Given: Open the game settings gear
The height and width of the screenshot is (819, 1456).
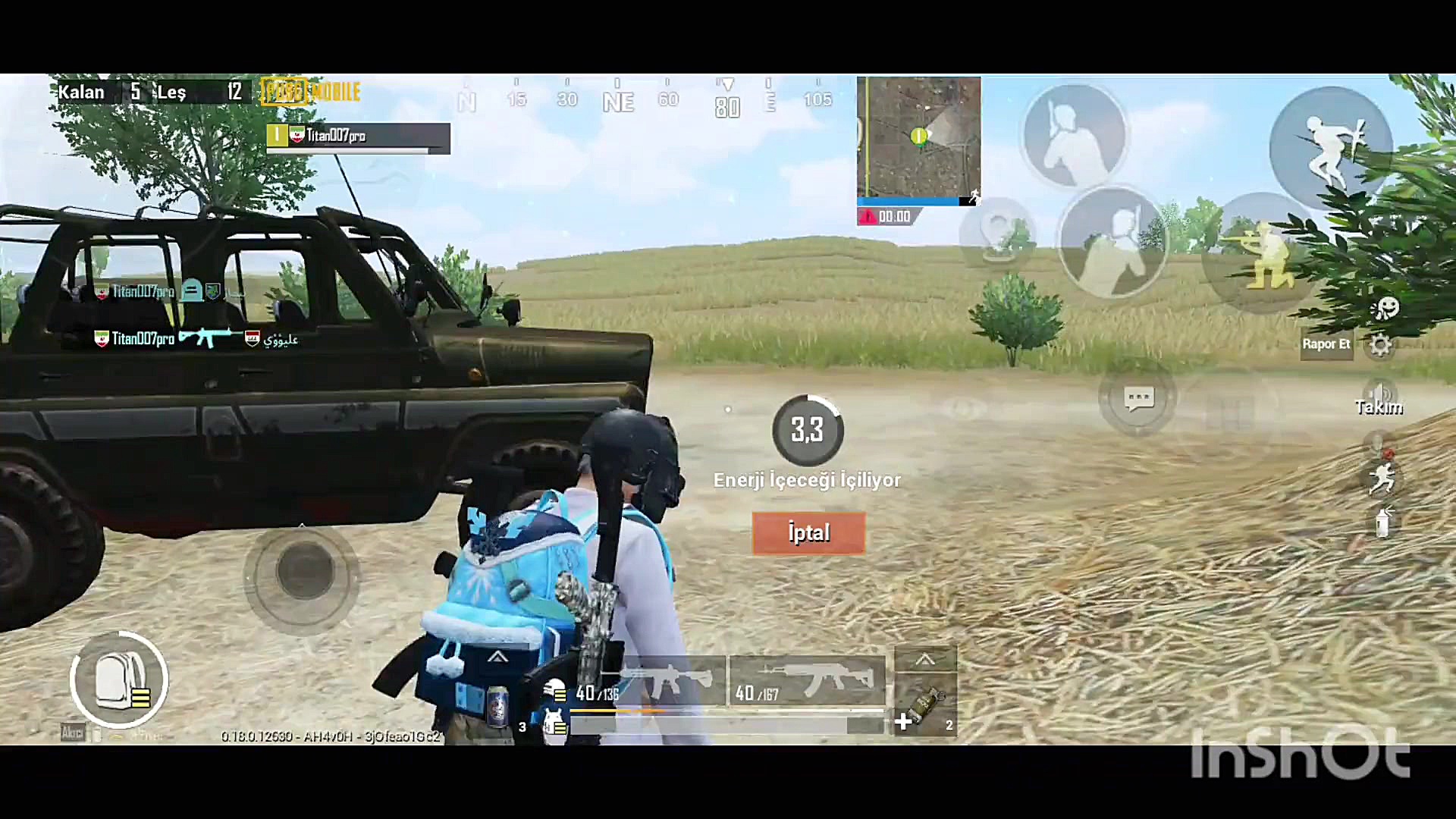Looking at the screenshot, I should pos(1381,345).
